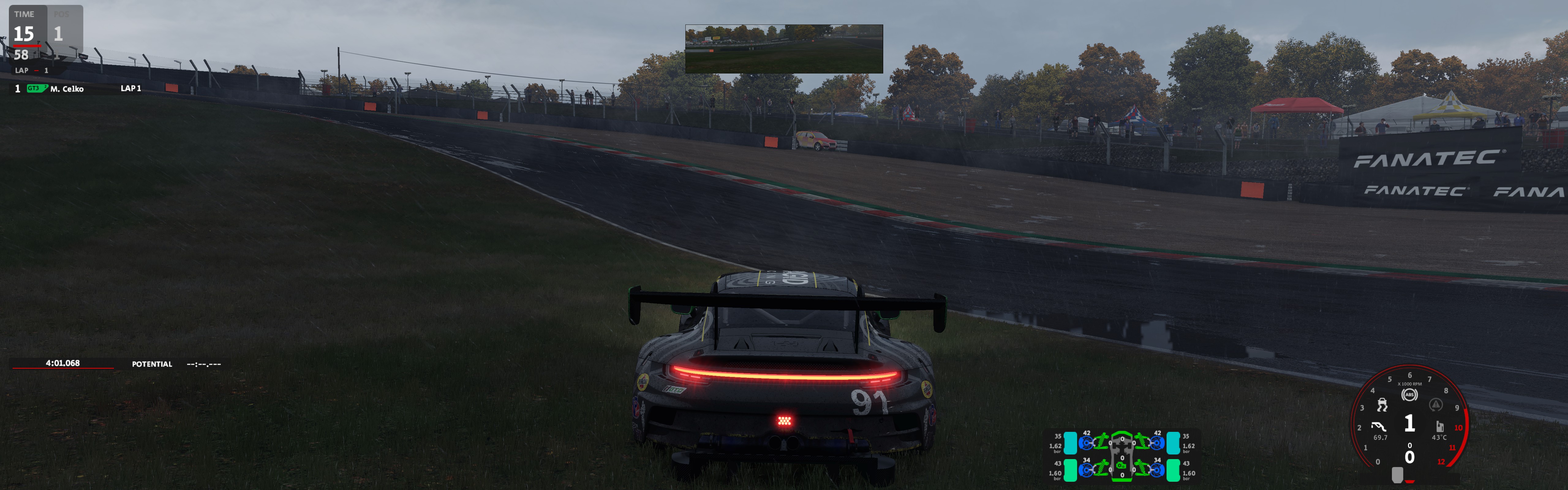The image size is (1568, 490).
Task: Select M. Celko's row in the standings
Action: click(x=67, y=89)
